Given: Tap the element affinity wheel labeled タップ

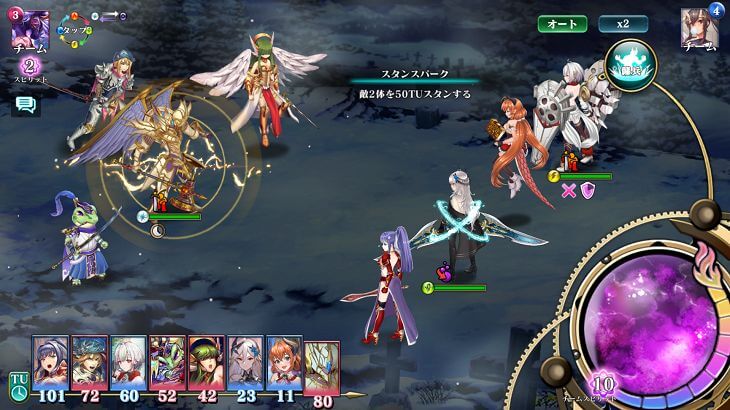Looking at the screenshot, I should 73,31.
